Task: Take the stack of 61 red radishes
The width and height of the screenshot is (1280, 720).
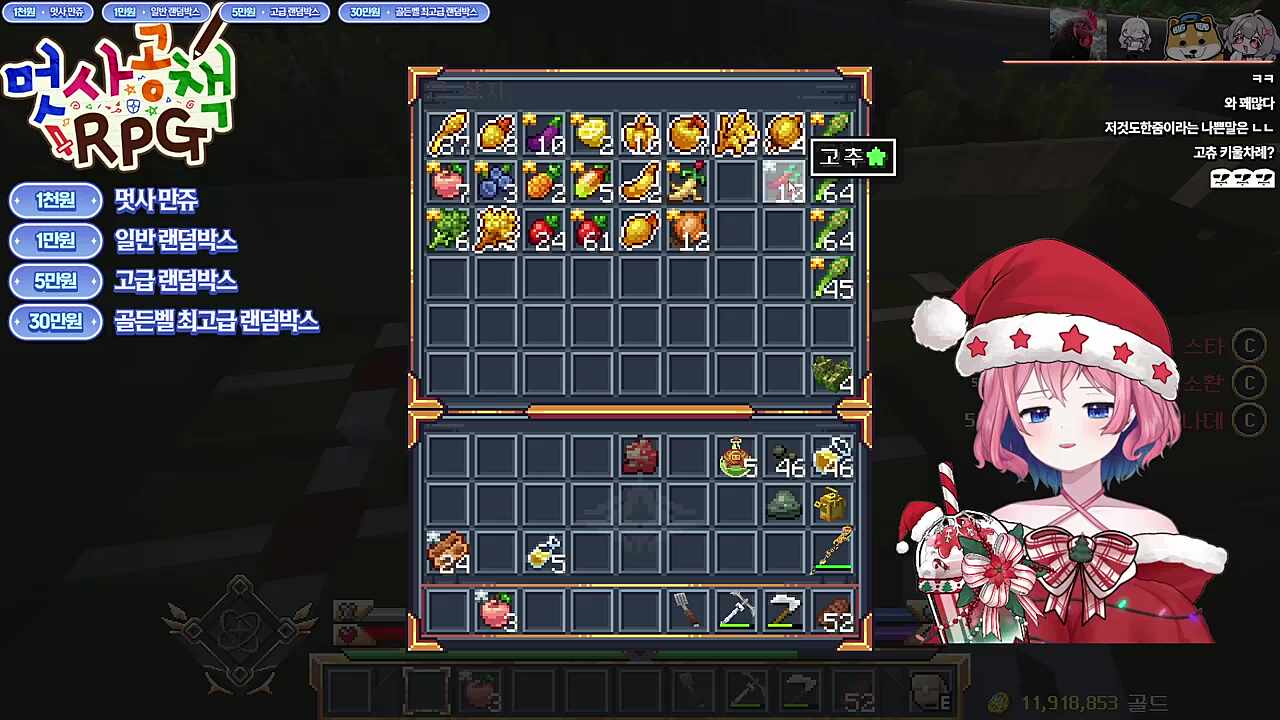Action: [592, 229]
